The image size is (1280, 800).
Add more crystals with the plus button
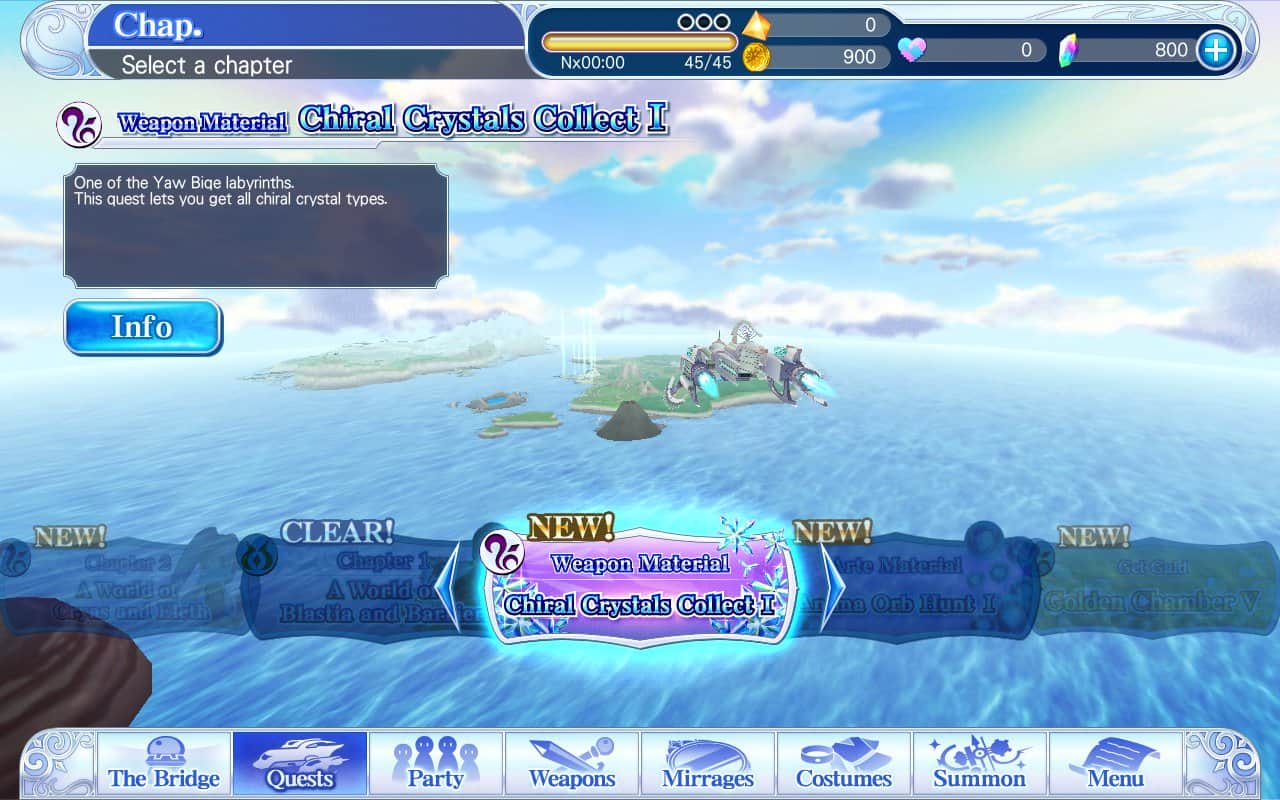[x=1216, y=49]
